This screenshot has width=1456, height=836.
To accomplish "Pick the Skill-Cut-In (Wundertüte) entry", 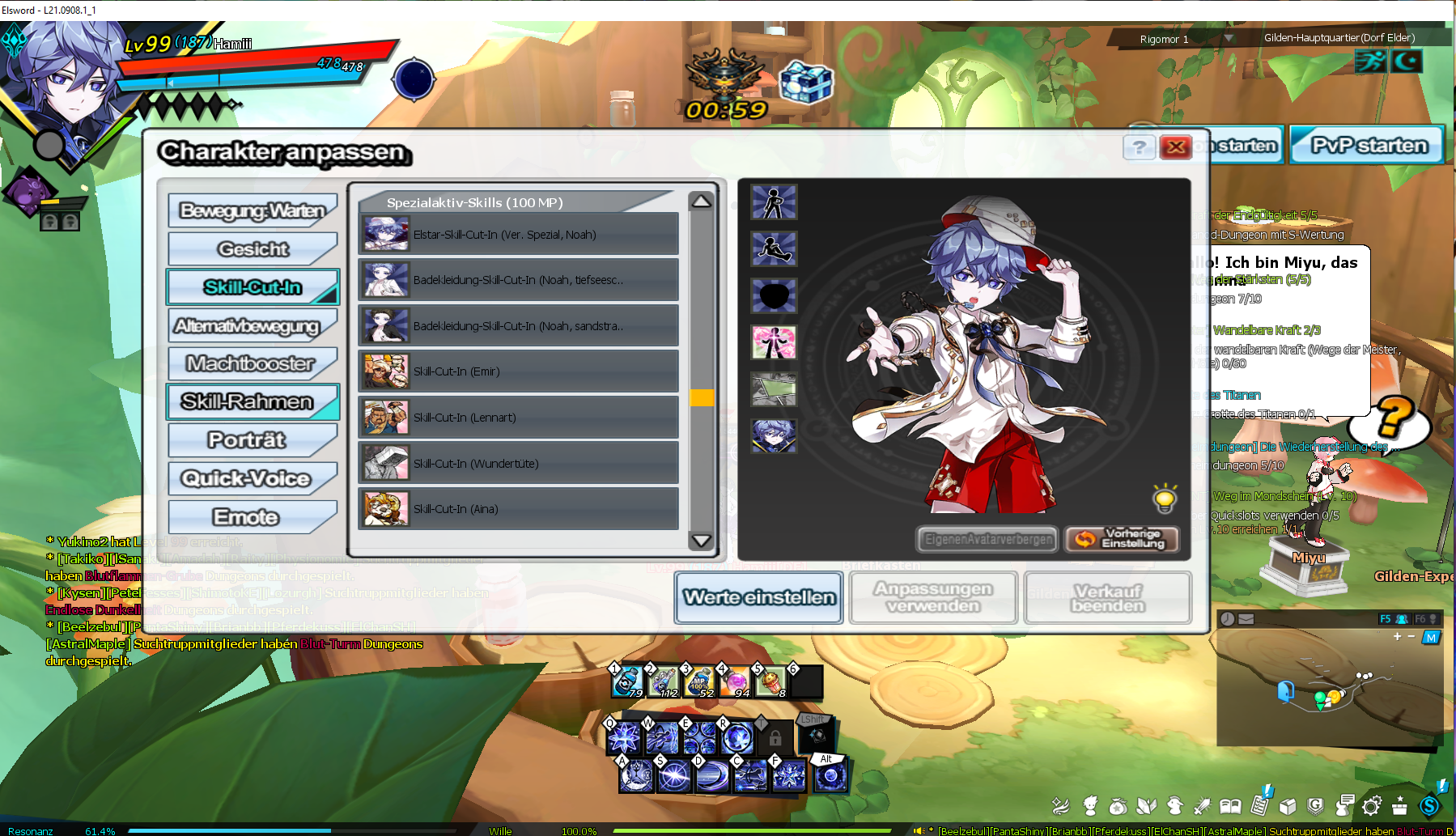I will 518,464.
